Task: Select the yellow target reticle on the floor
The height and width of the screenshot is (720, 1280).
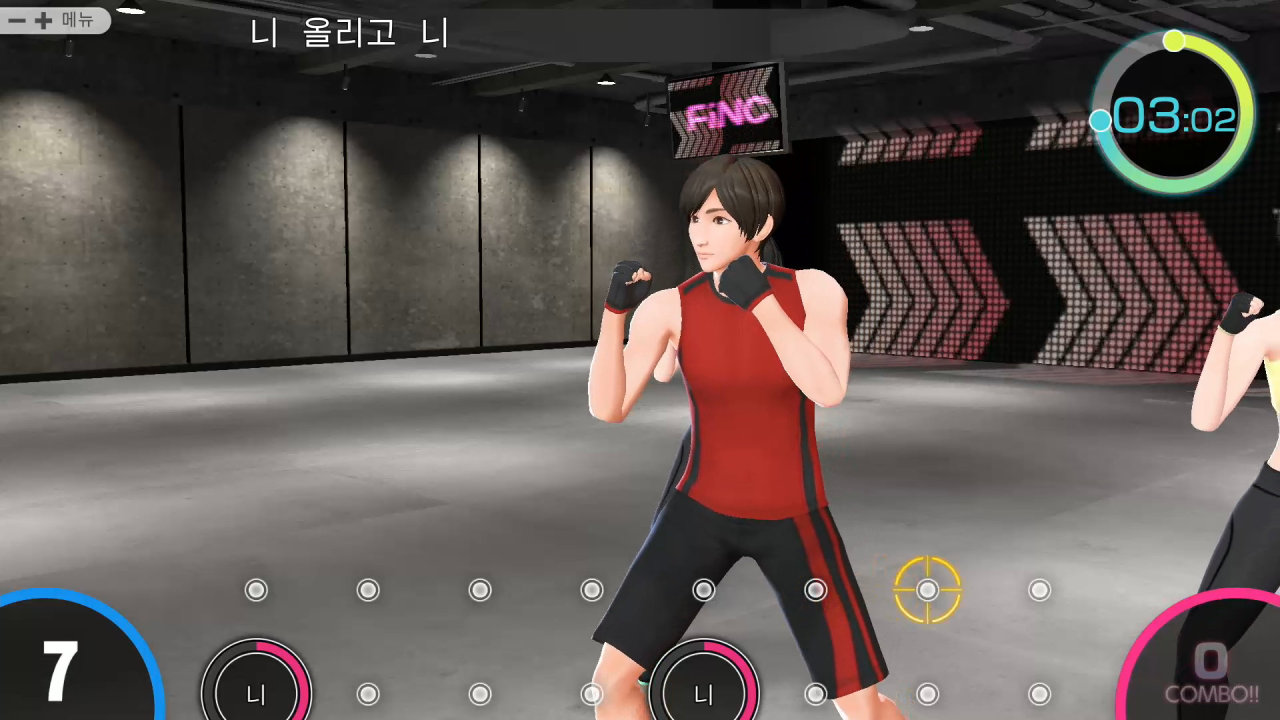Action: [x=927, y=591]
